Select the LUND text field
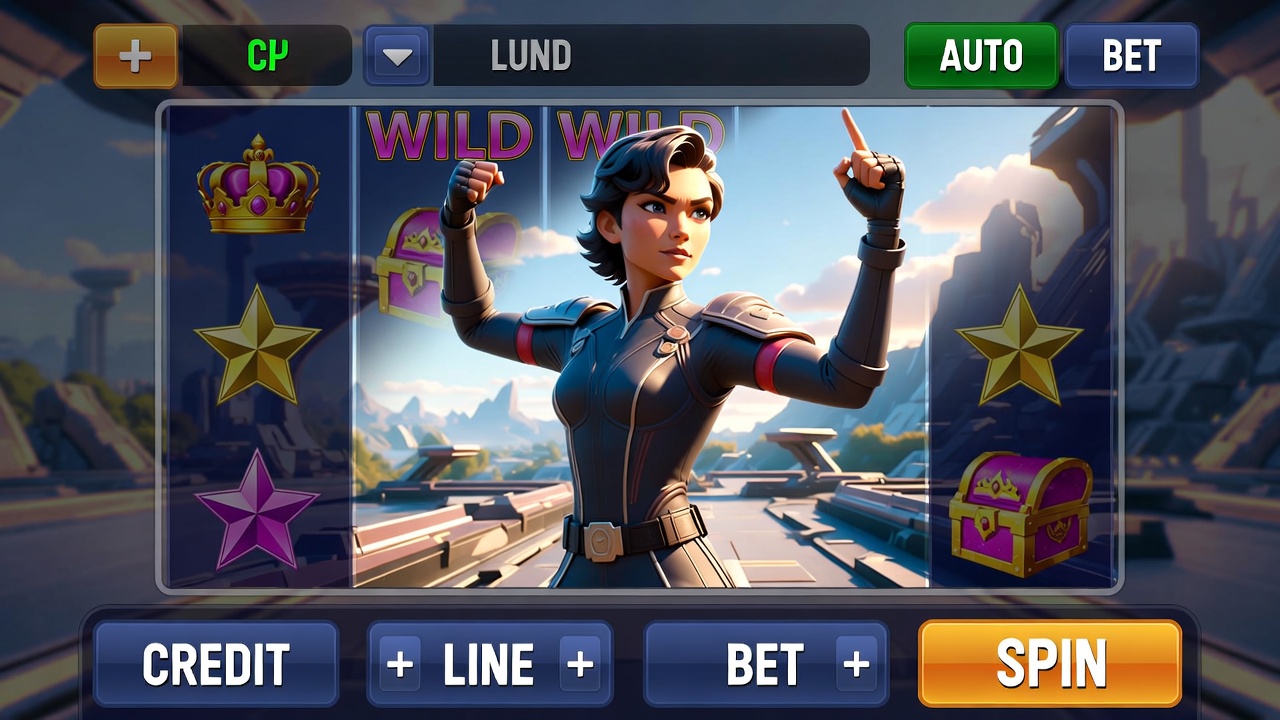1280x720 pixels. click(650, 56)
